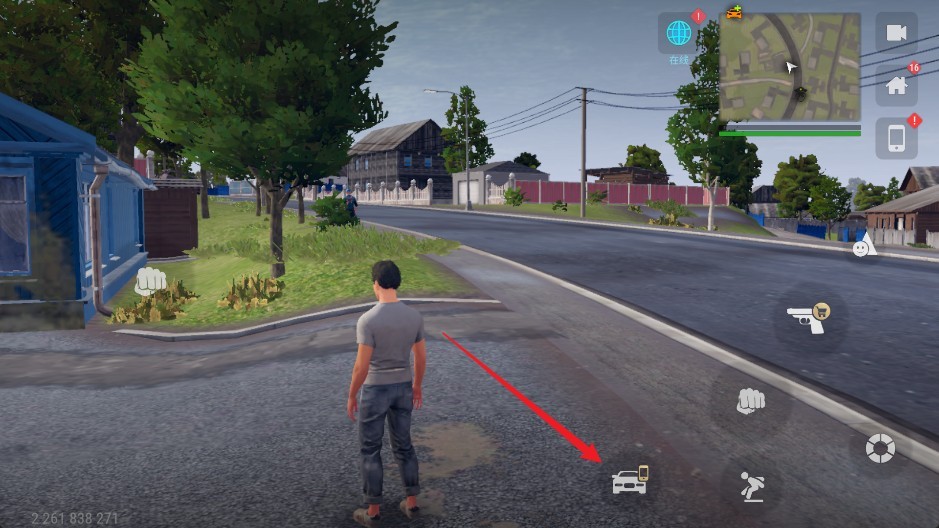The height and width of the screenshot is (528, 939).
Task: Tap the orange car icon above the minimap
Action: (x=735, y=12)
